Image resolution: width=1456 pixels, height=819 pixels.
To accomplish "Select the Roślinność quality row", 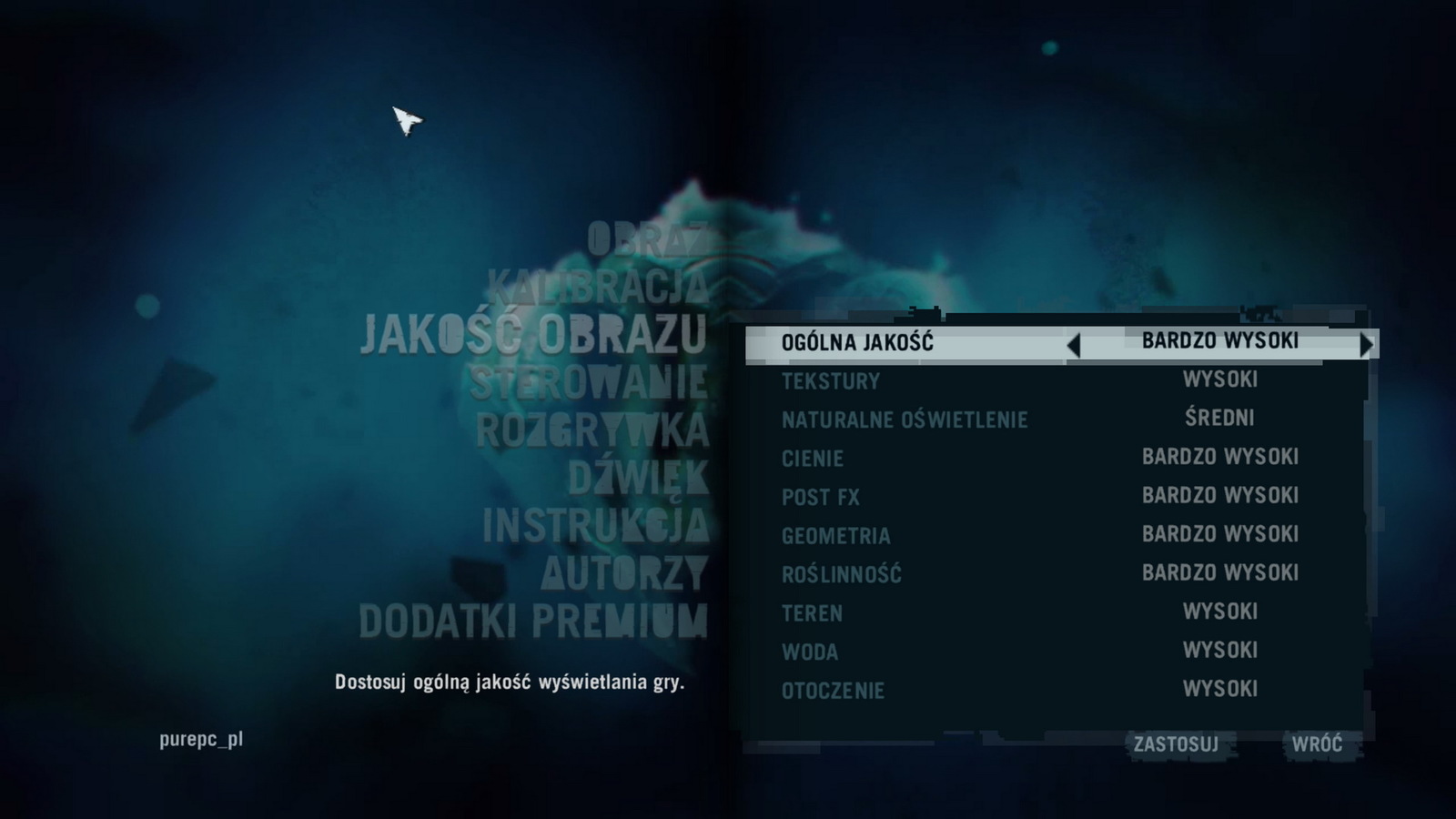I will click(x=1056, y=574).
